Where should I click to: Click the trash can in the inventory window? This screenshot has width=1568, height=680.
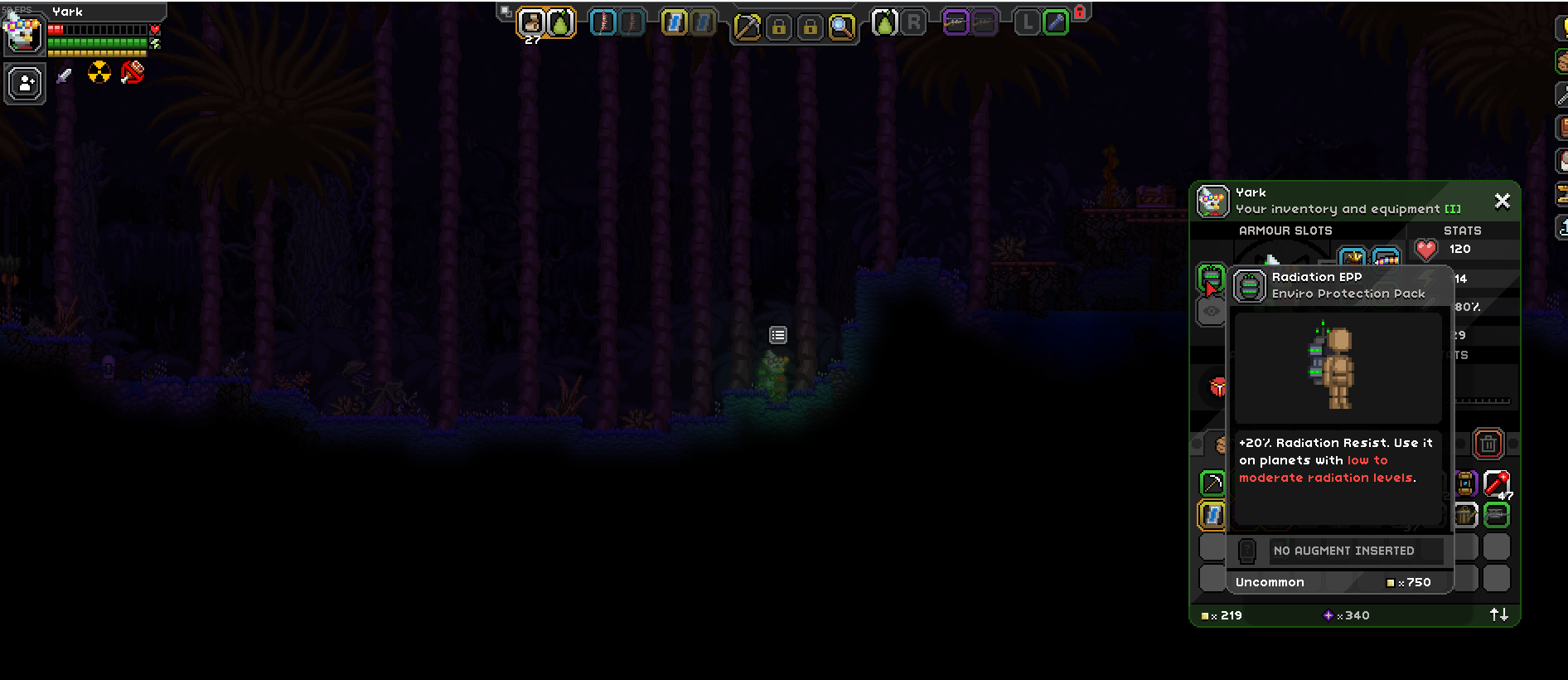point(1489,444)
